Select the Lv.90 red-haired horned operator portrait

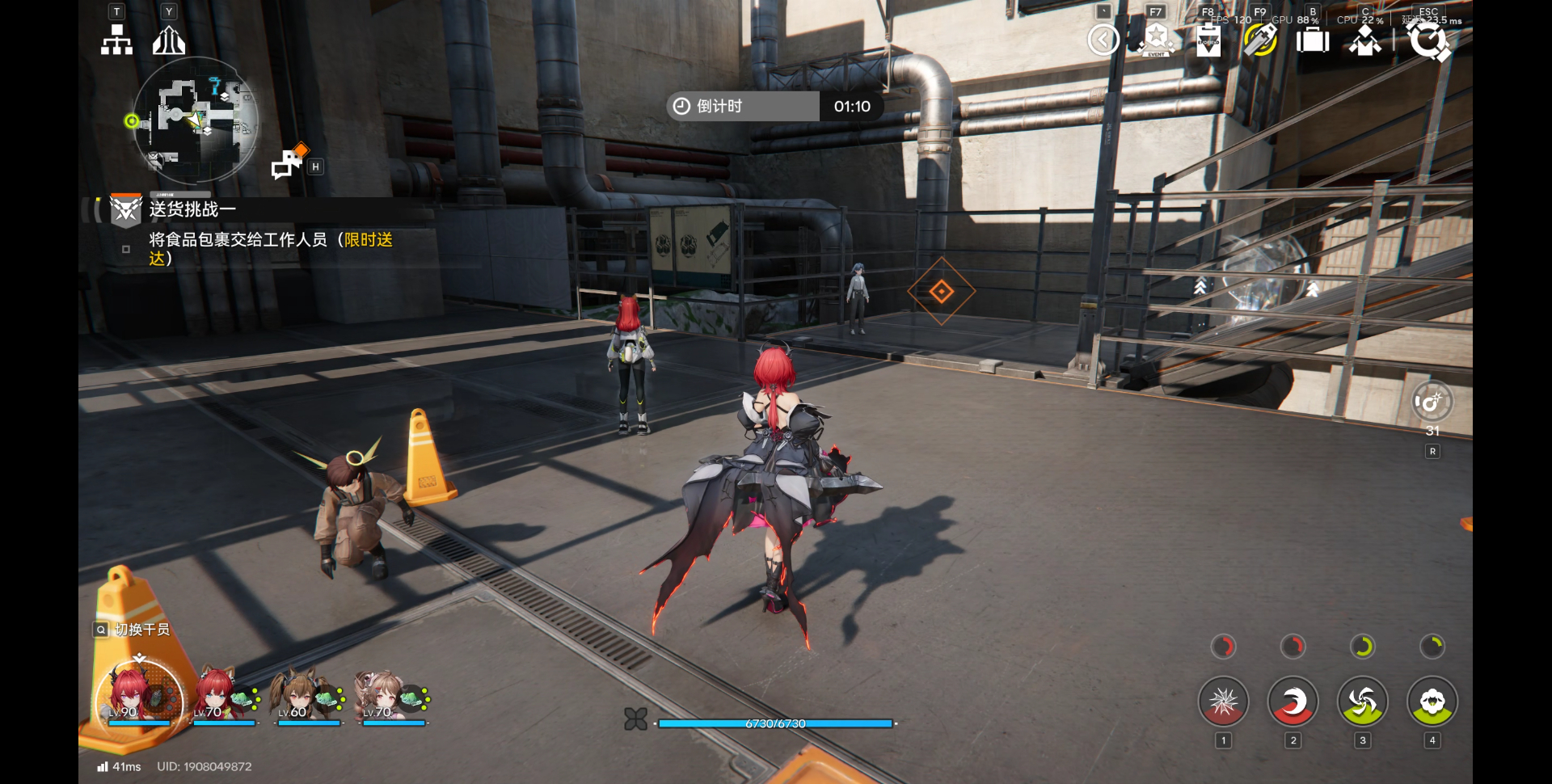coord(139,695)
